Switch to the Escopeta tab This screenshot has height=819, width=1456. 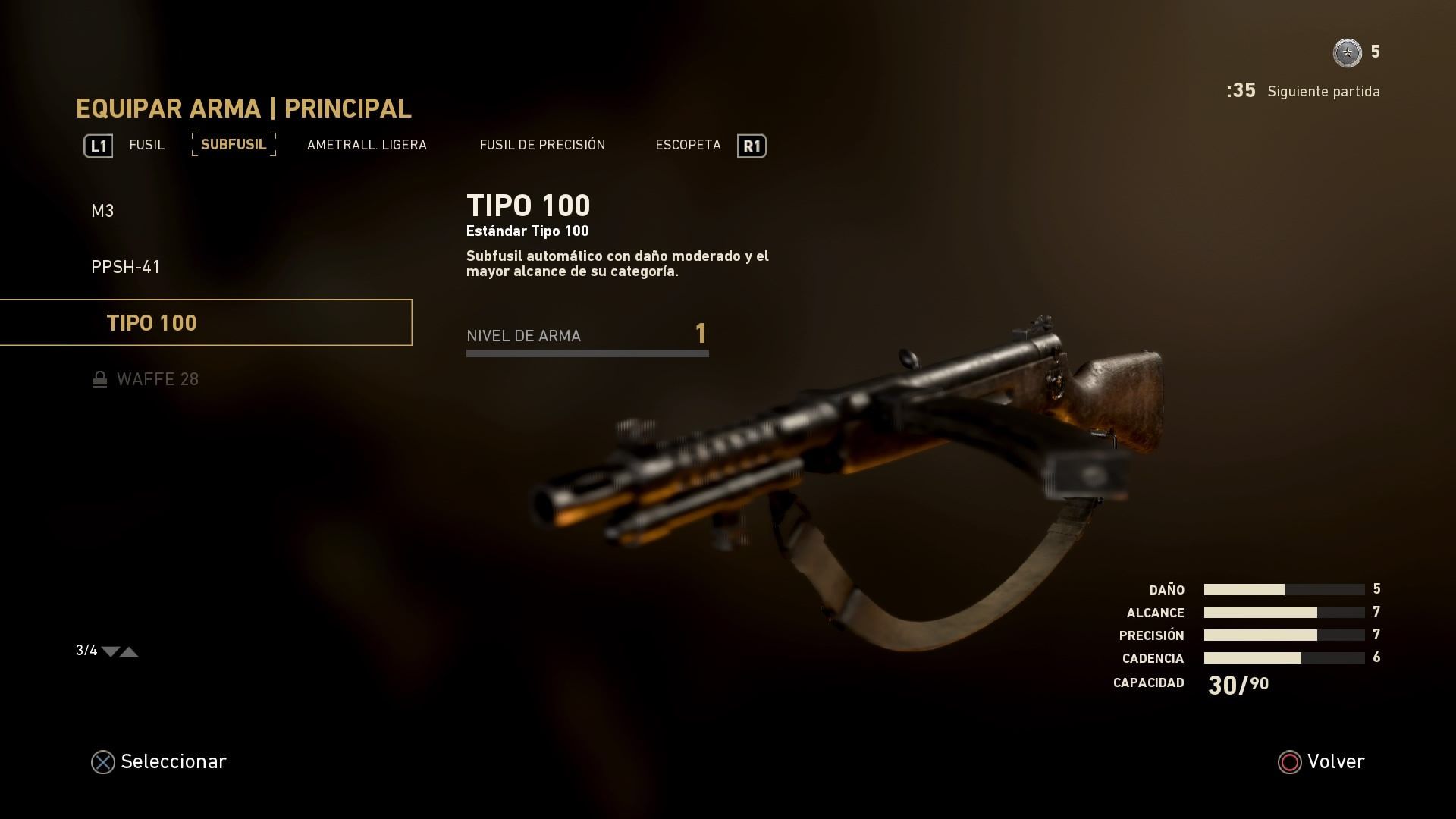pyautogui.click(x=688, y=145)
